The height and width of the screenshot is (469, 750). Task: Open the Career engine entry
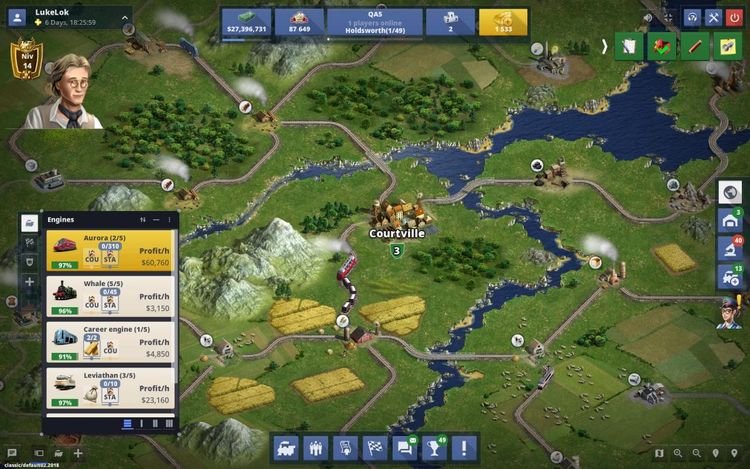pos(110,341)
